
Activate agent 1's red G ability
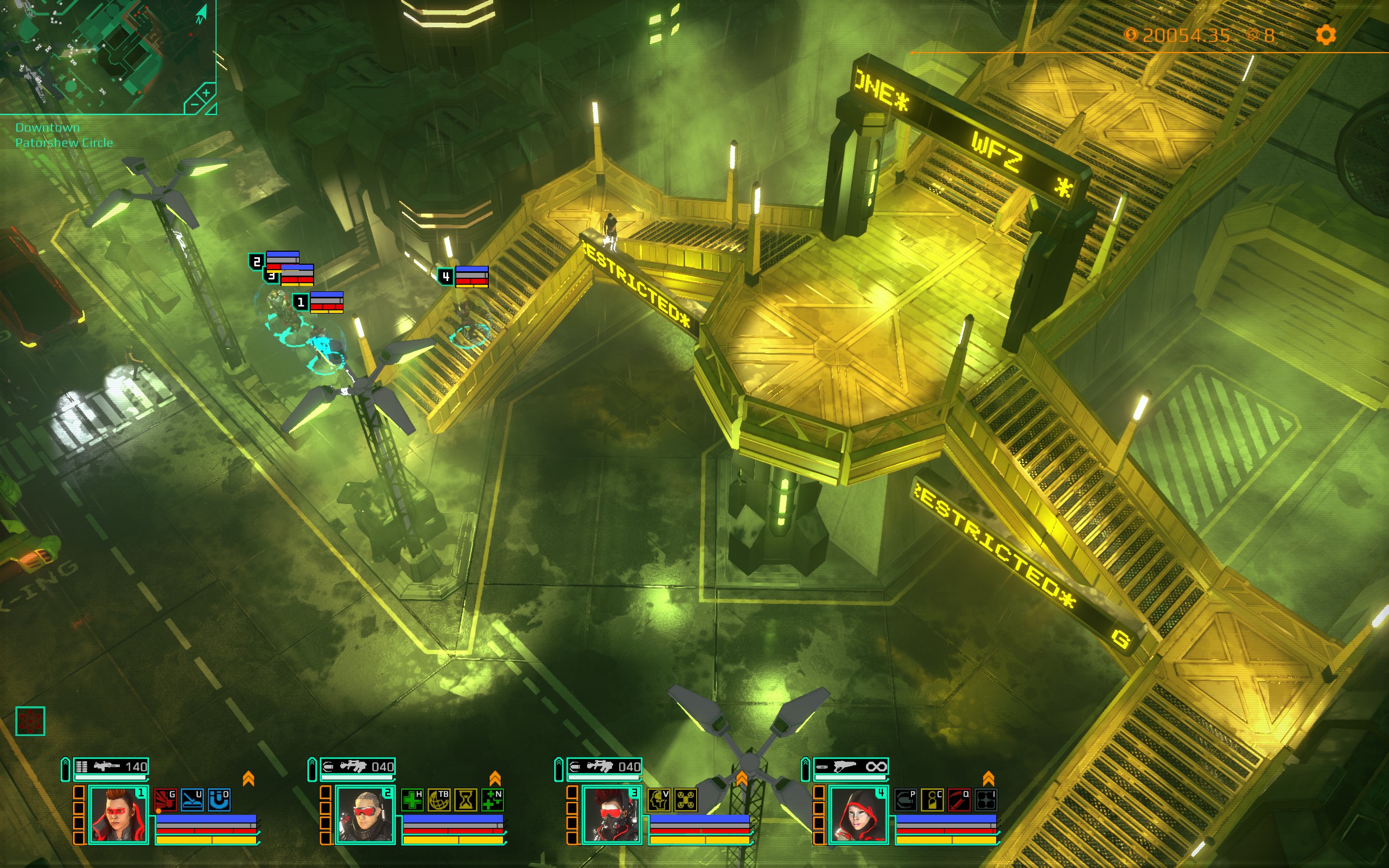click(x=166, y=800)
